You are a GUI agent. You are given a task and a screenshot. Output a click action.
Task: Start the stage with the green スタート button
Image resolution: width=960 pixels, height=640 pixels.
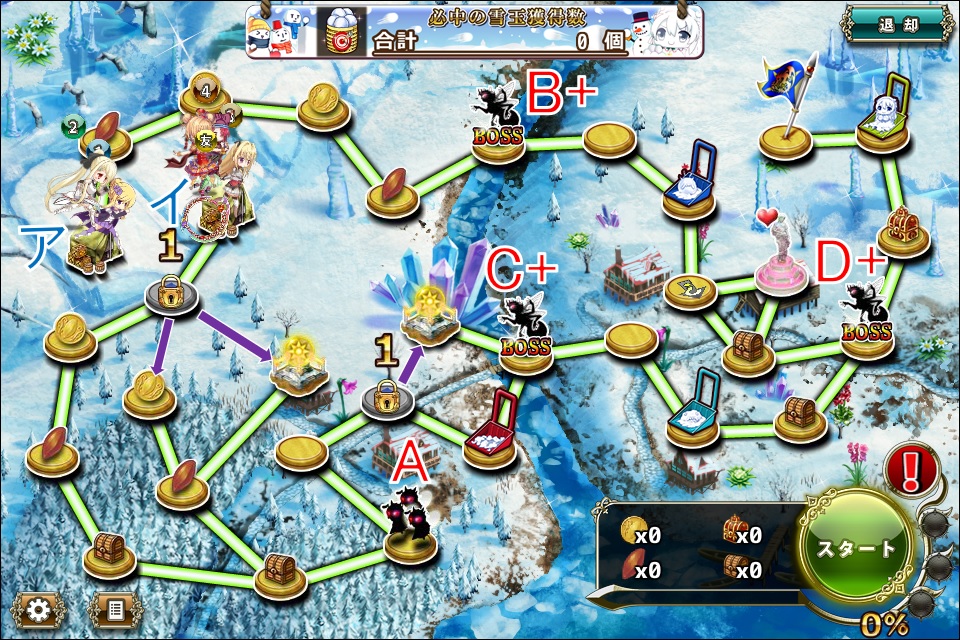(x=857, y=549)
